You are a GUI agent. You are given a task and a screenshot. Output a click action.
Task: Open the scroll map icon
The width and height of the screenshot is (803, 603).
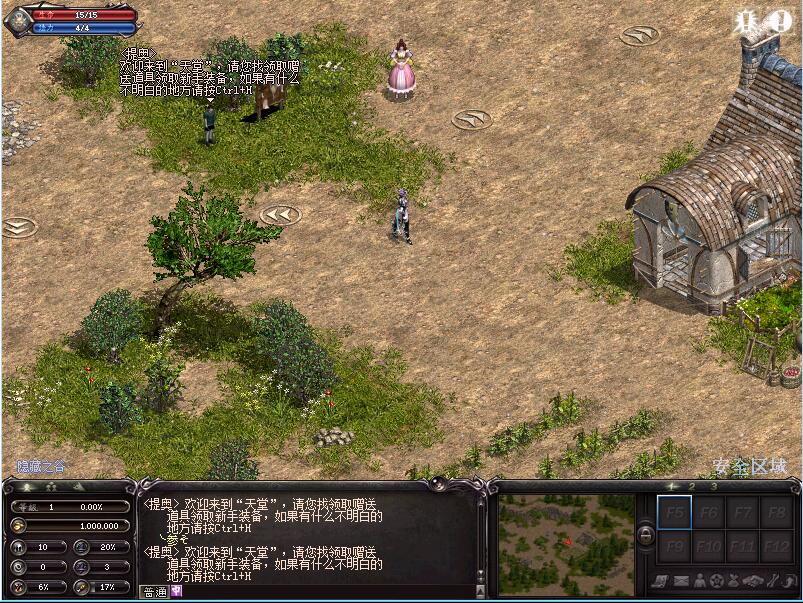point(661,580)
